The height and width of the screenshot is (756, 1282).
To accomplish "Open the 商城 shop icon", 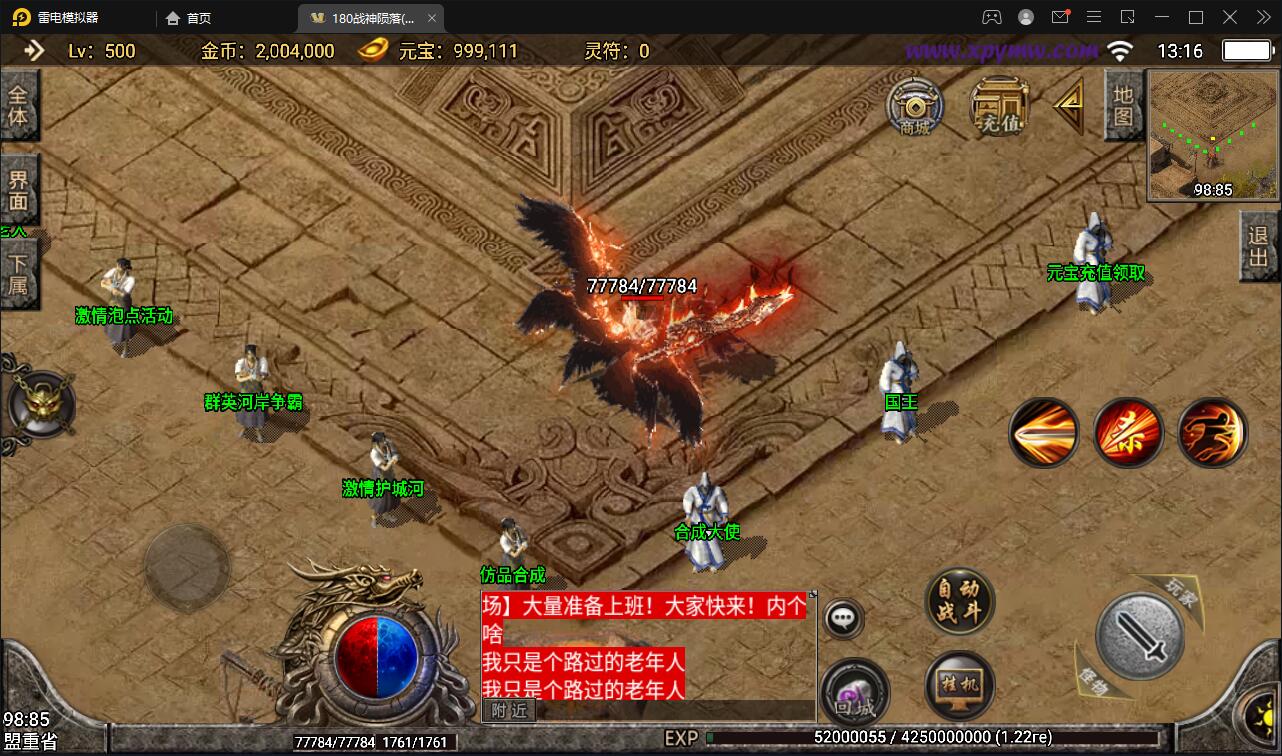I will [914, 105].
